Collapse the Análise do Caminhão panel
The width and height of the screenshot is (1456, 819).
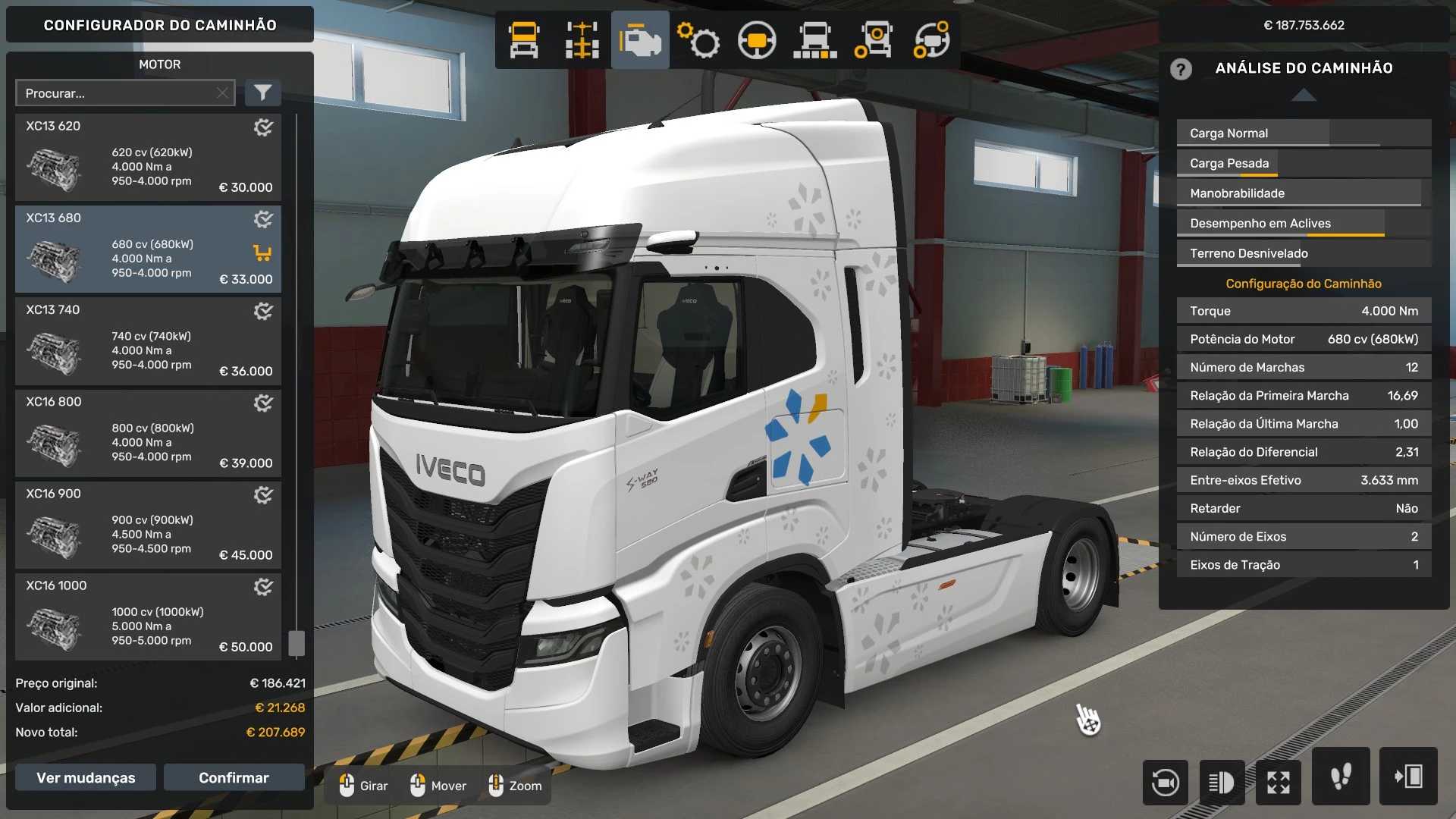(x=1304, y=95)
